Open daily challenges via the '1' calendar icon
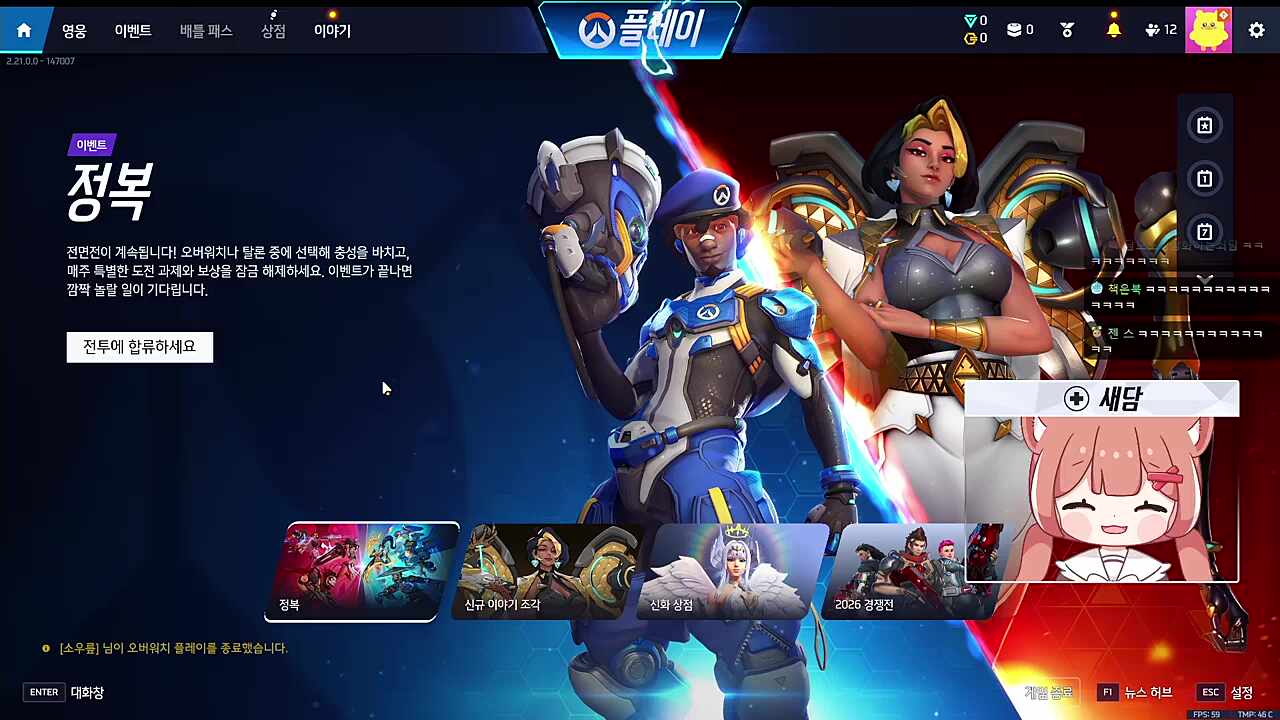Viewport: 1280px width, 720px height. pos(1204,178)
